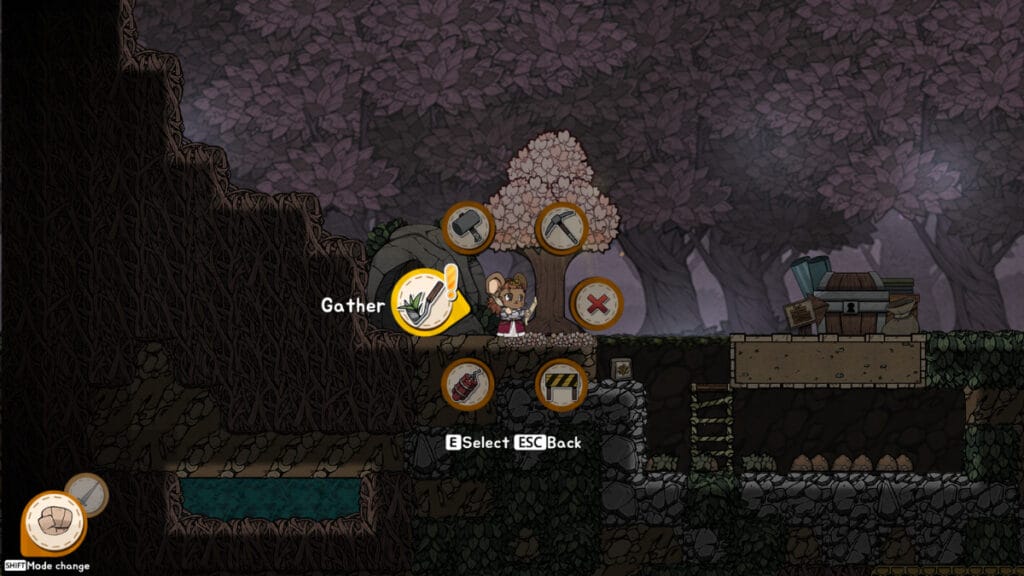Switch to the gray sword mode icon
Image resolution: width=1024 pixels, height=576 pixels.
[87, 493]
